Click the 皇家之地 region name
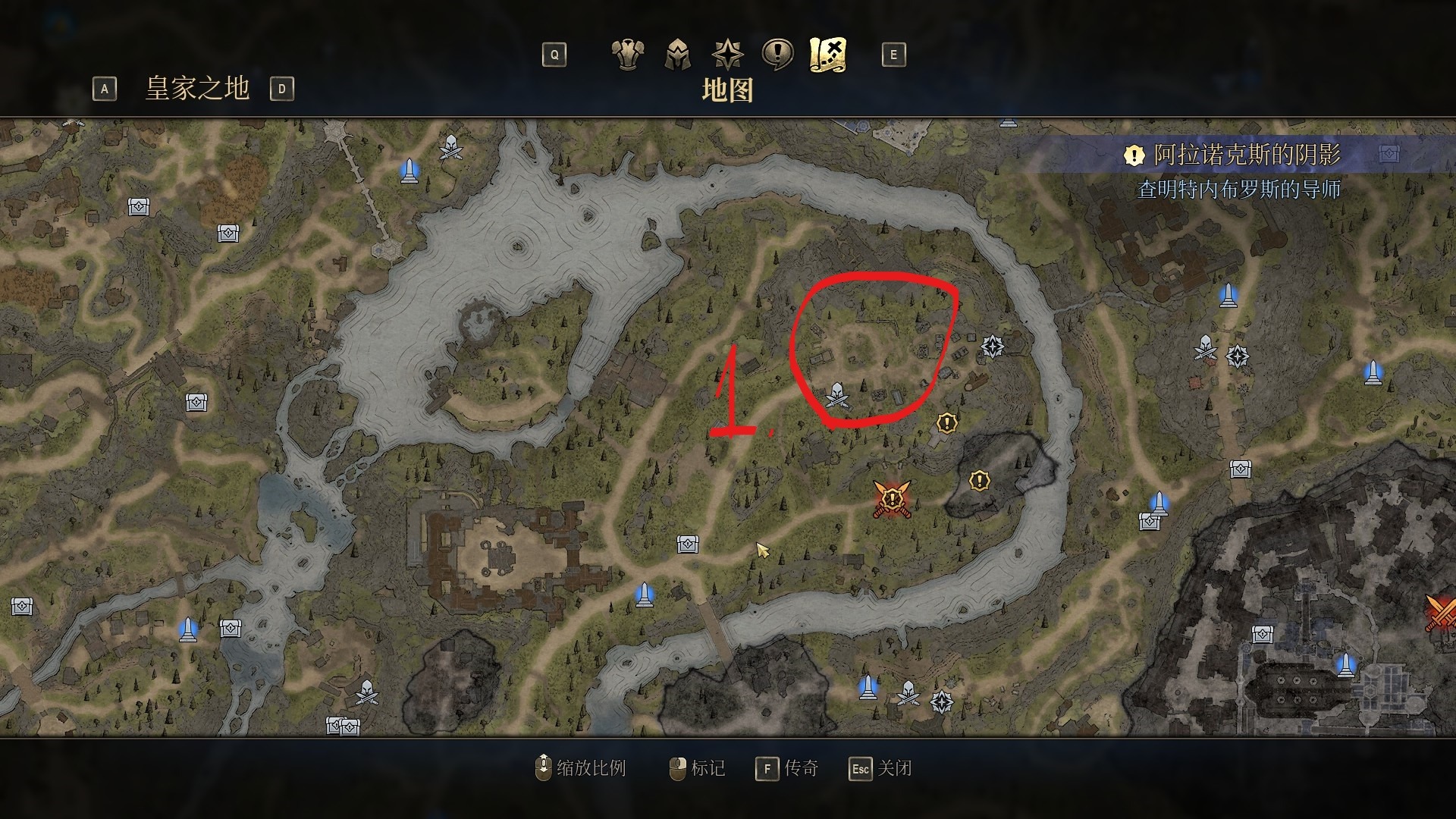1456x819 pixels. pyautogui.click(x=197, y=89)
